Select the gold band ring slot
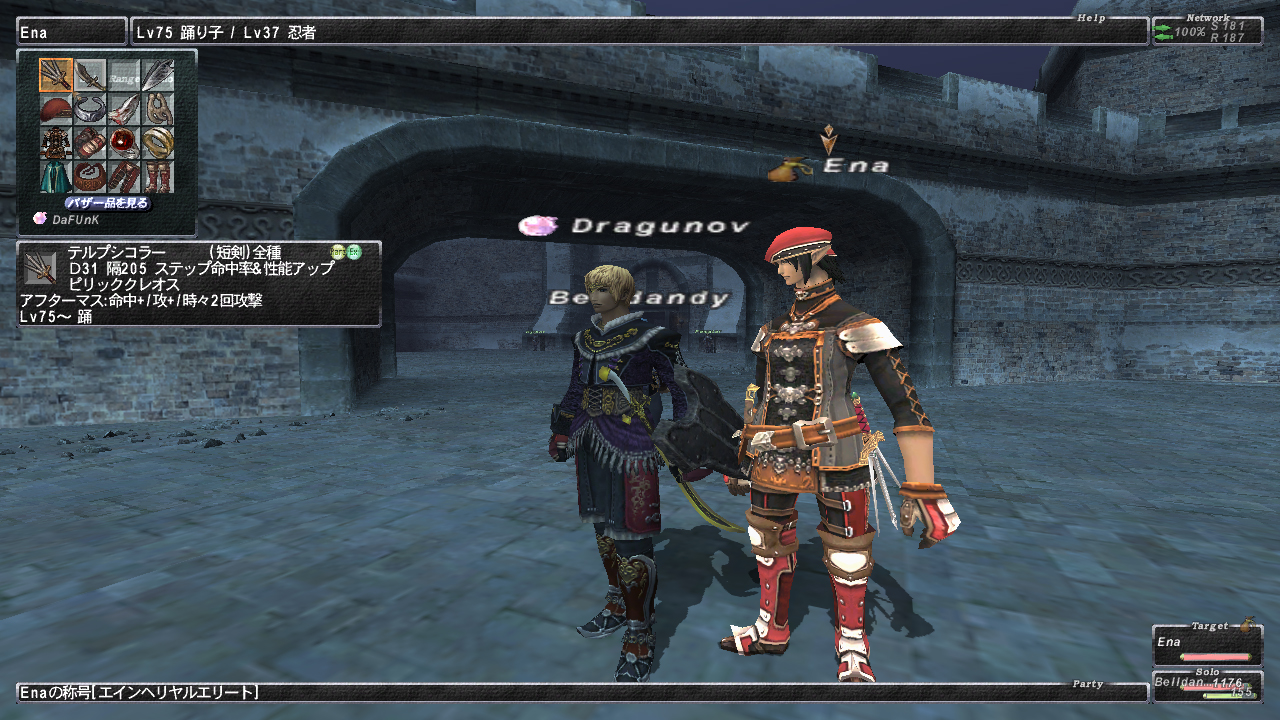Screen dimensions: 1280x720 point(158,143)
